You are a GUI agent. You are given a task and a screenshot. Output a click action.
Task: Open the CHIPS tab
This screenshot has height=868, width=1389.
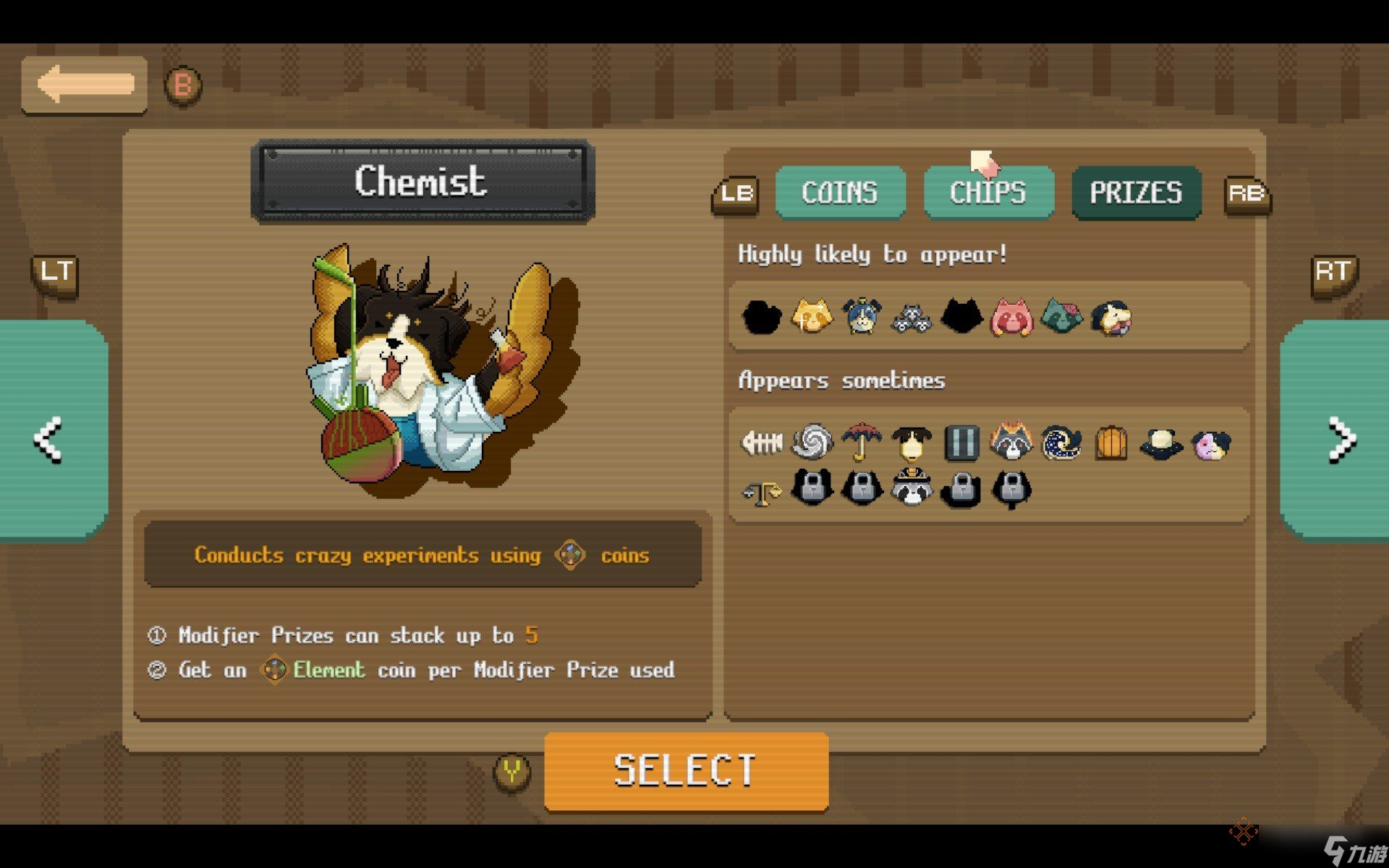coord(988,192)
